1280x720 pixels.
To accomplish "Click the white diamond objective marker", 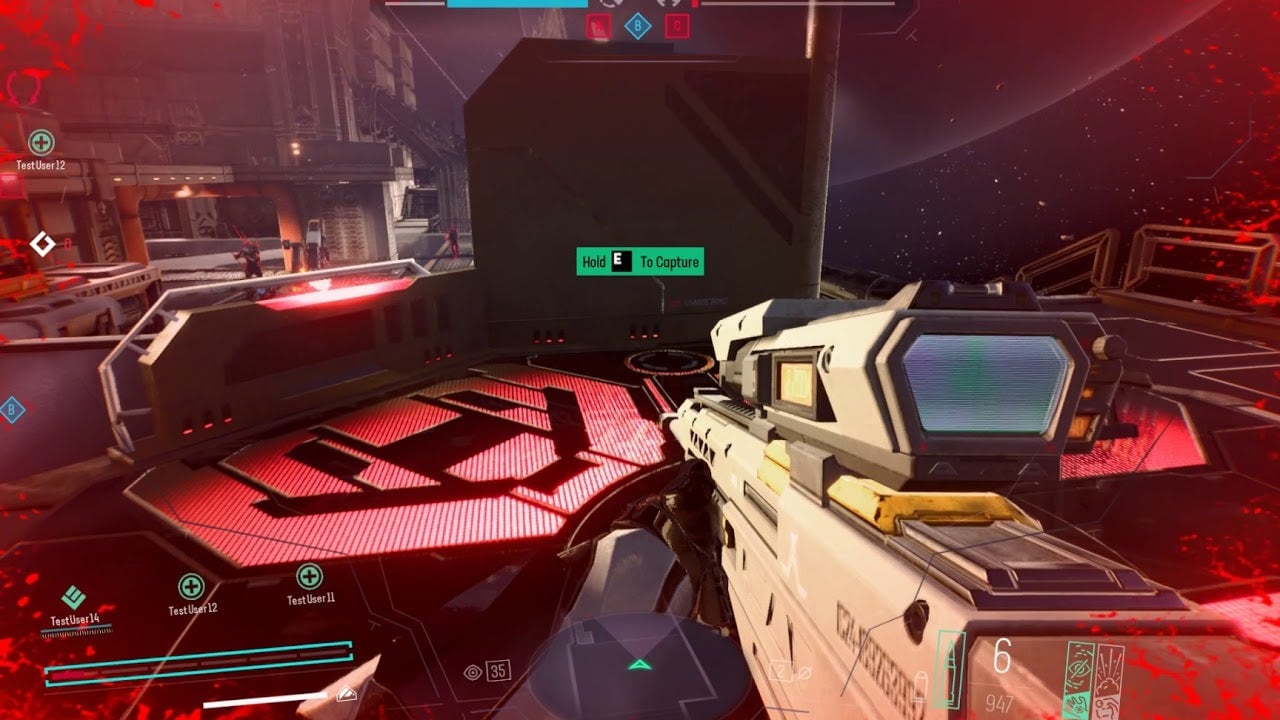I will [x=42, y=243].
